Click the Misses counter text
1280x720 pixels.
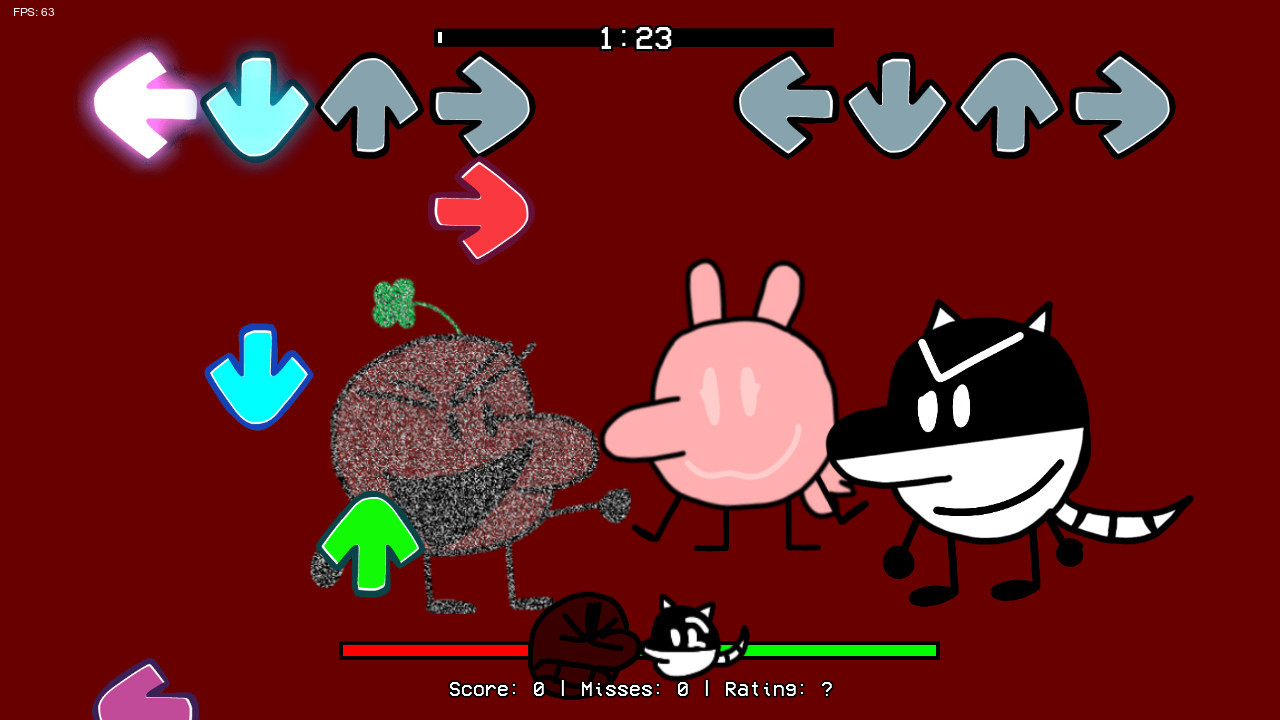[635, 689]
